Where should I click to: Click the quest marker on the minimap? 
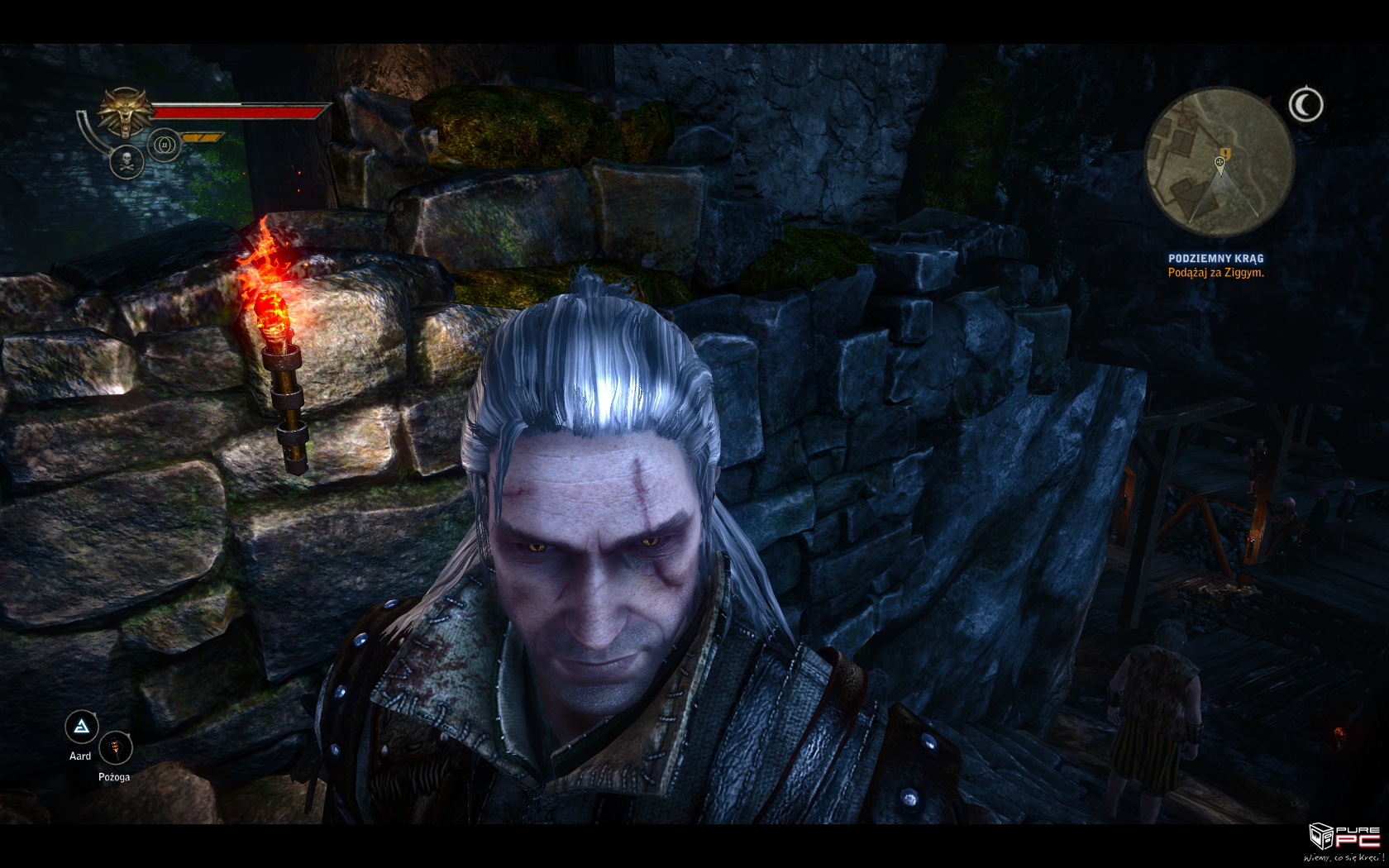coord(1224,153)
